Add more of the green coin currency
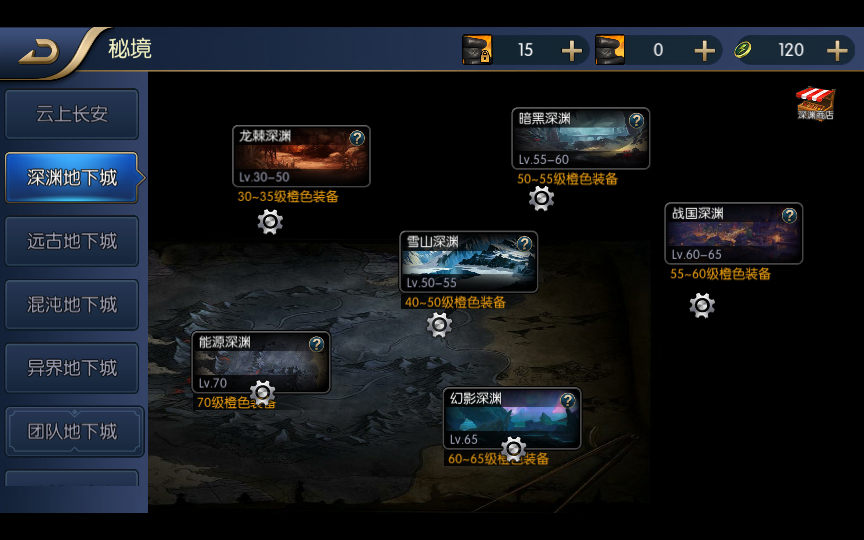This screenshot has width=864, height=540. click(837, 50)
